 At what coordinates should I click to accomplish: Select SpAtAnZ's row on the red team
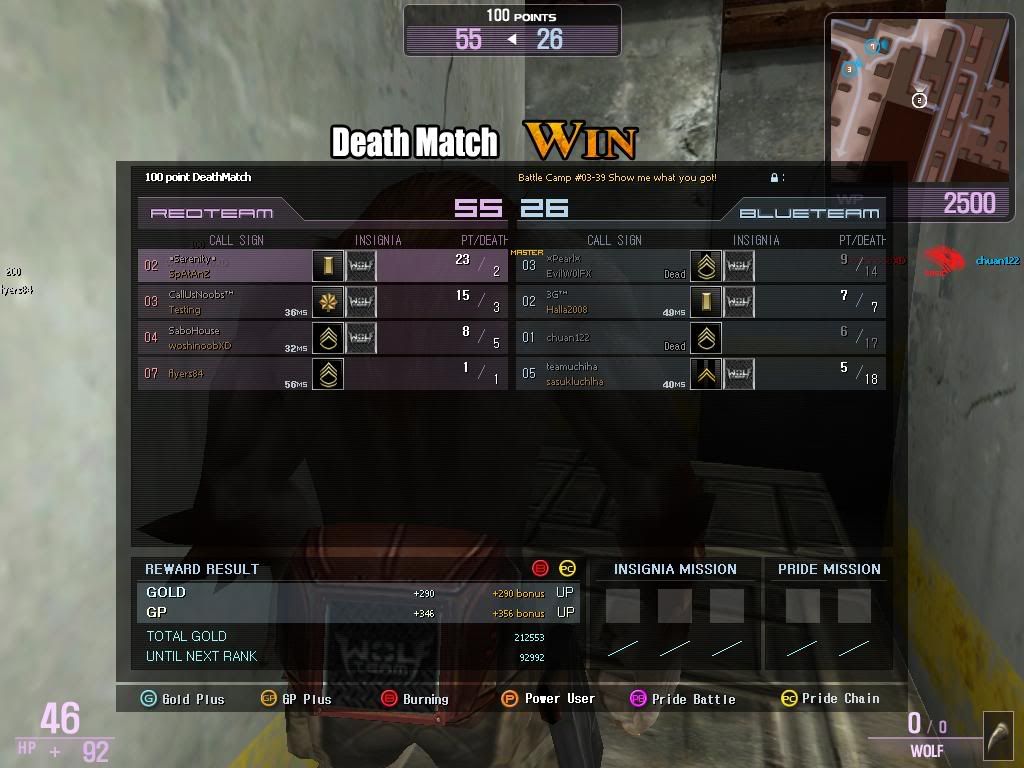coord(322,266)
